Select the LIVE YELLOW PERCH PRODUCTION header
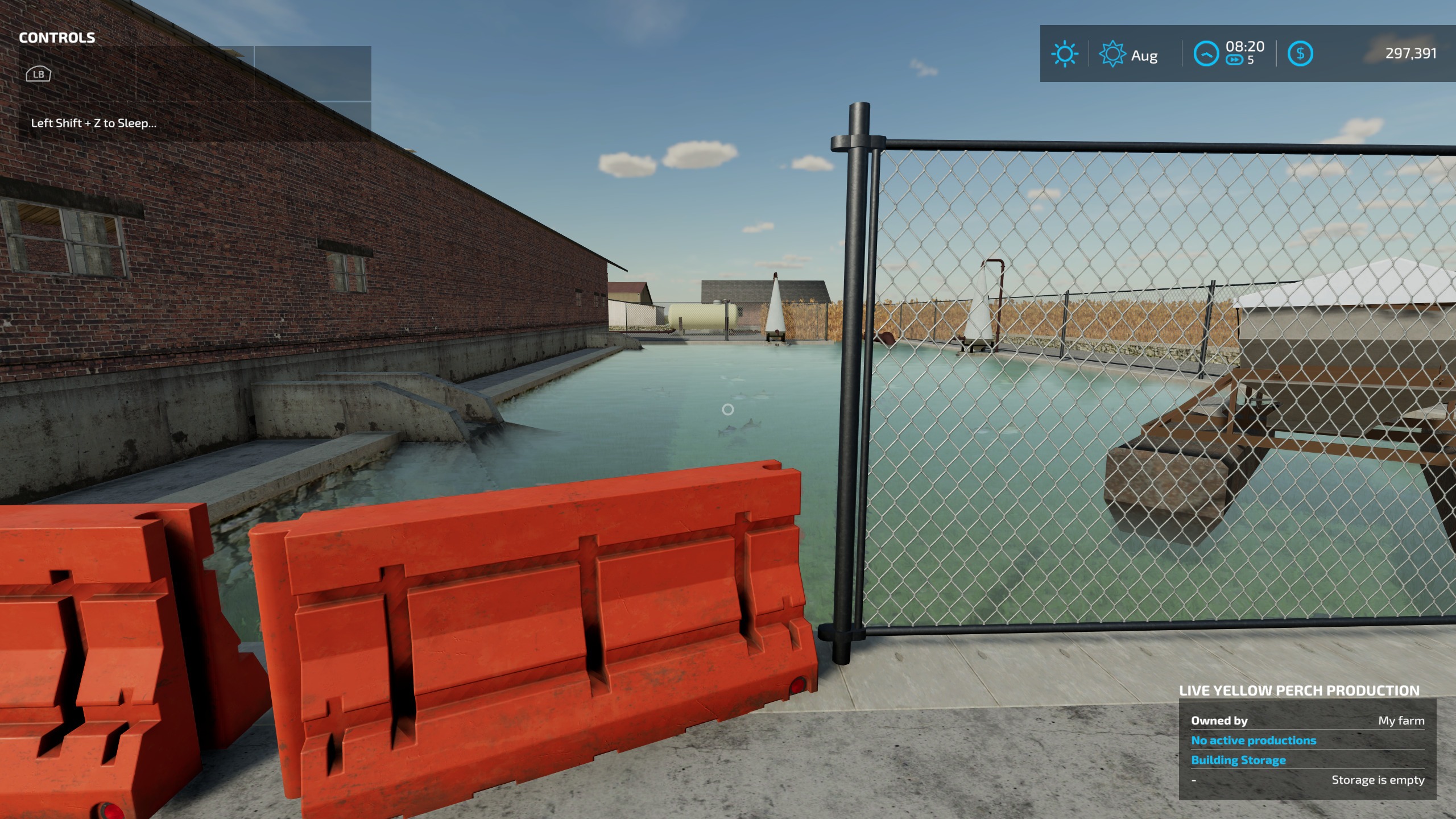The height and width of the screenshot is (819, 1456). coord(1308,690)
